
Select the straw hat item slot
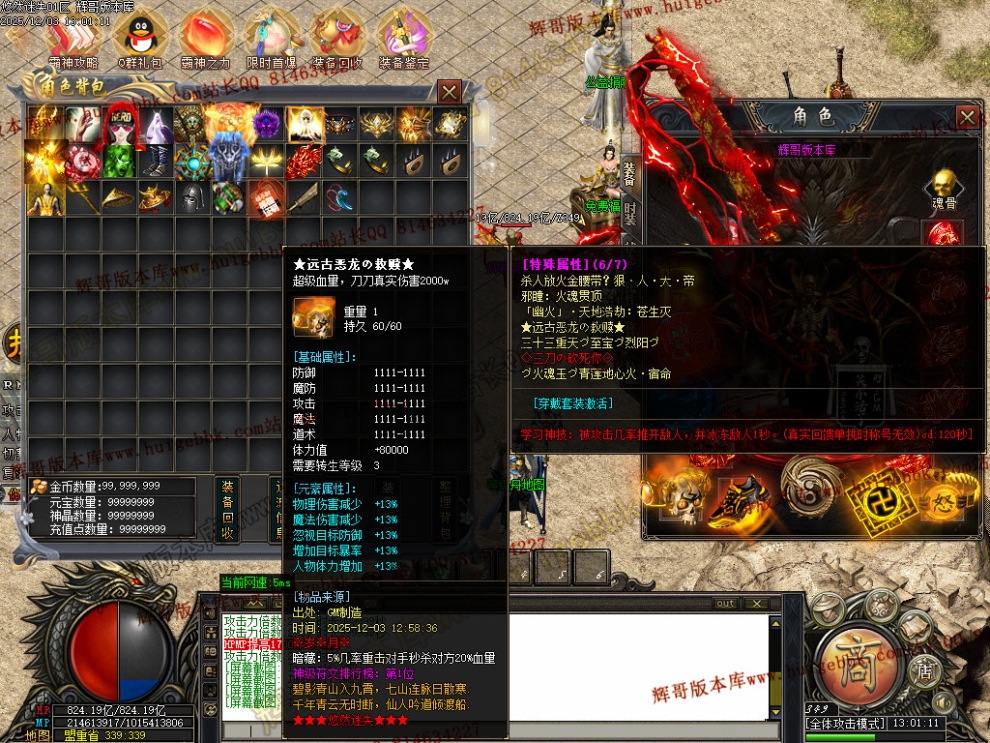[x=118, y=198]
